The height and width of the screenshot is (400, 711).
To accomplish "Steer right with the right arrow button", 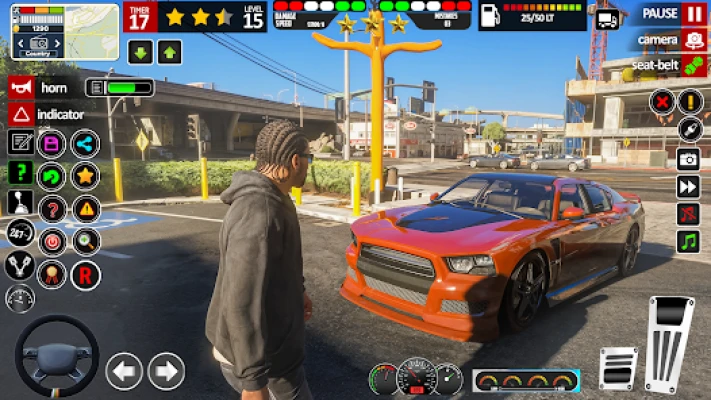I will (166, 372).
